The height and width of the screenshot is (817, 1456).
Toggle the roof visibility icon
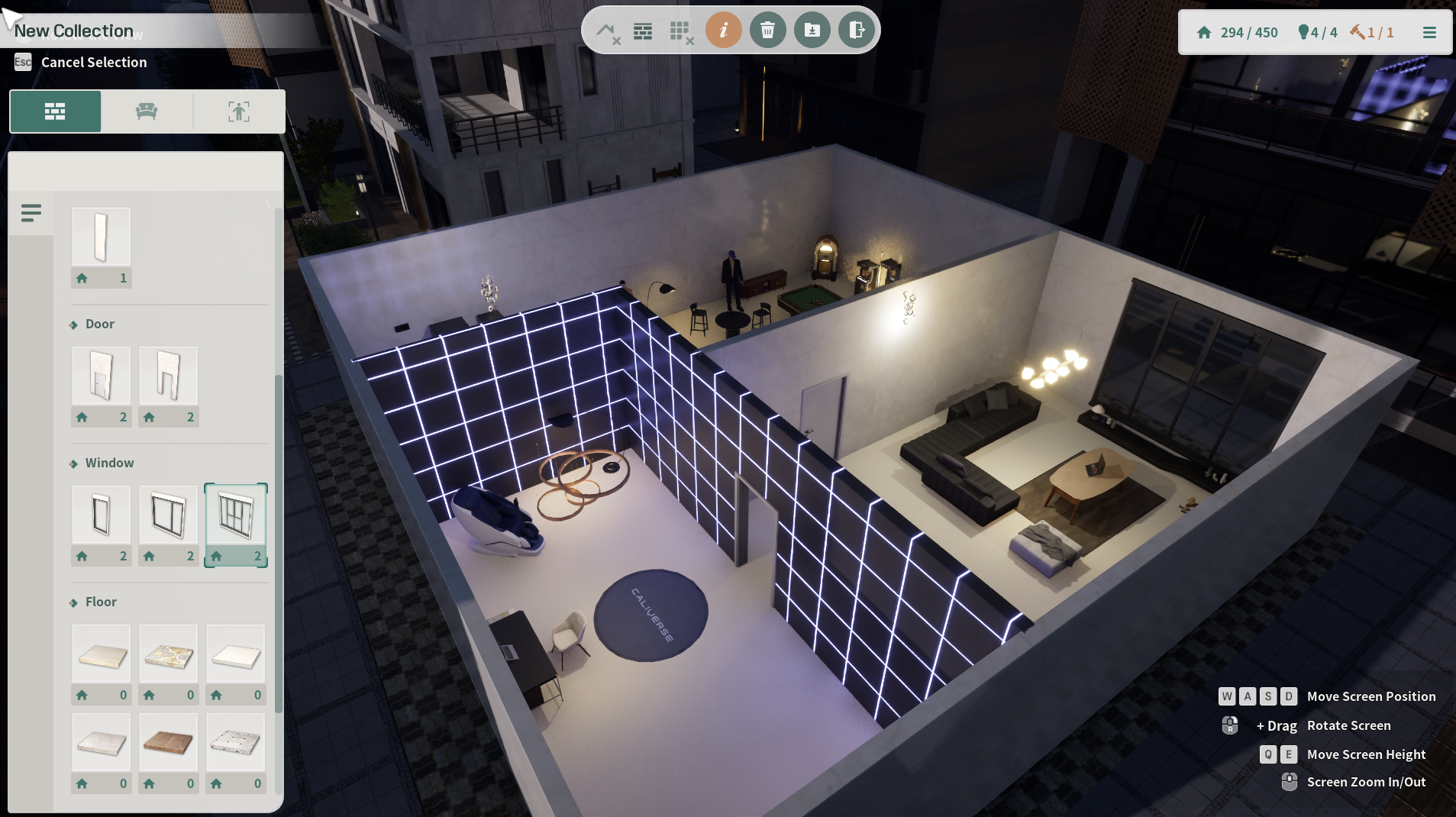[x=608, y=32]
